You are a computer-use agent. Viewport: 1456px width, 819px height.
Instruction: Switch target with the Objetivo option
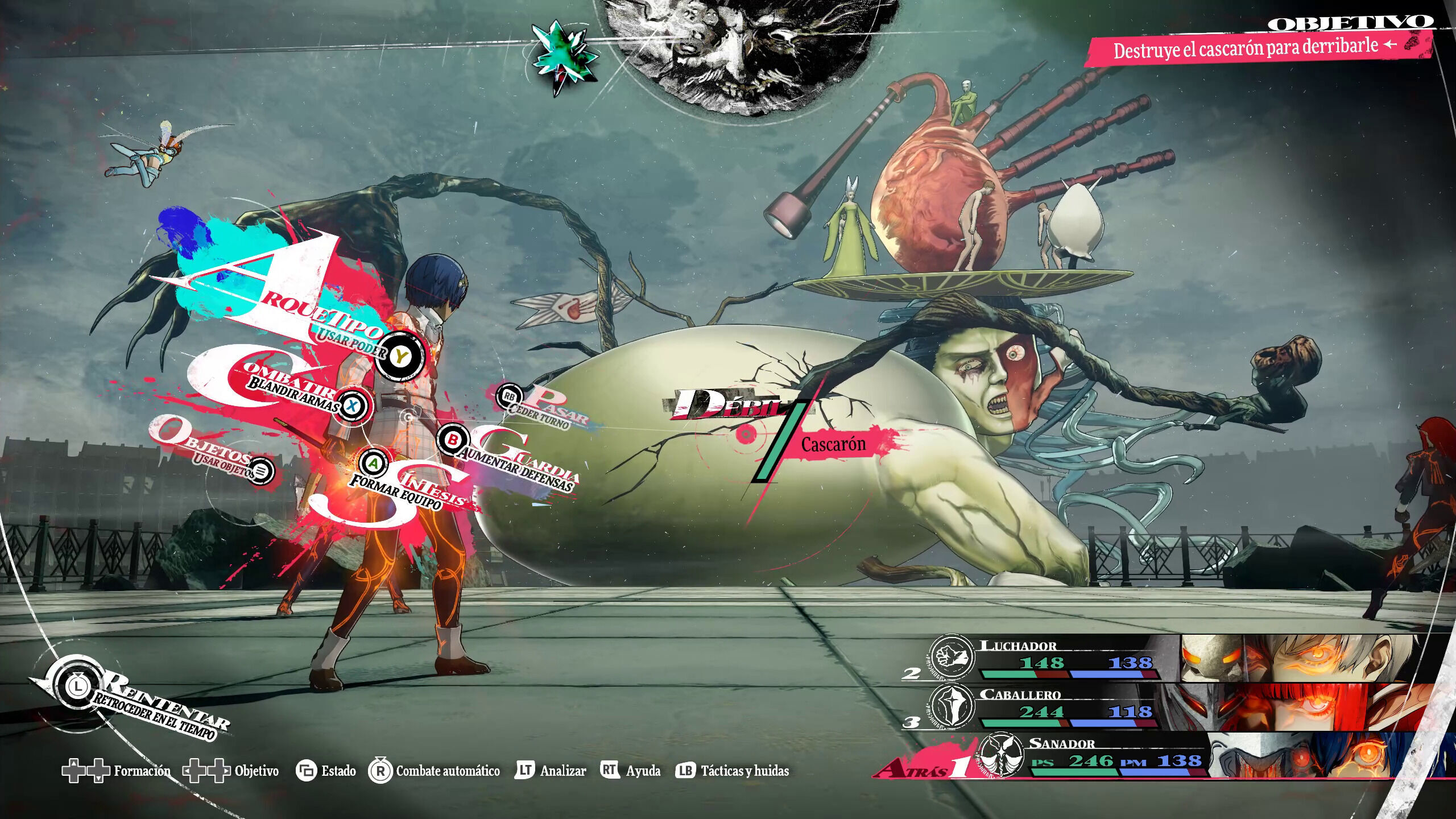tap(231, 771)
